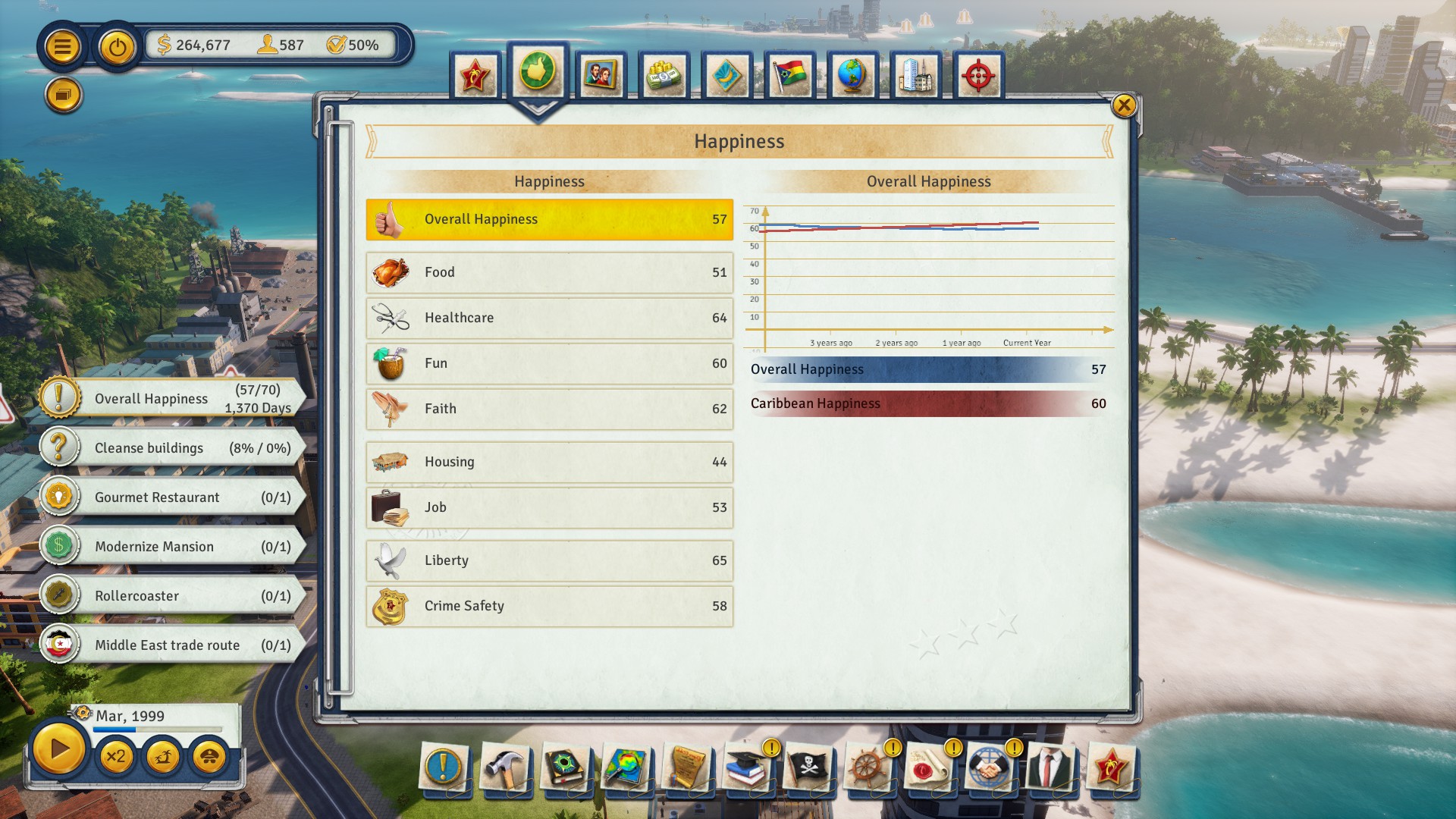The width and height of the screenshot is (1456, 819).
Task: Set game speed to x2
Action: tap(116, 756)
